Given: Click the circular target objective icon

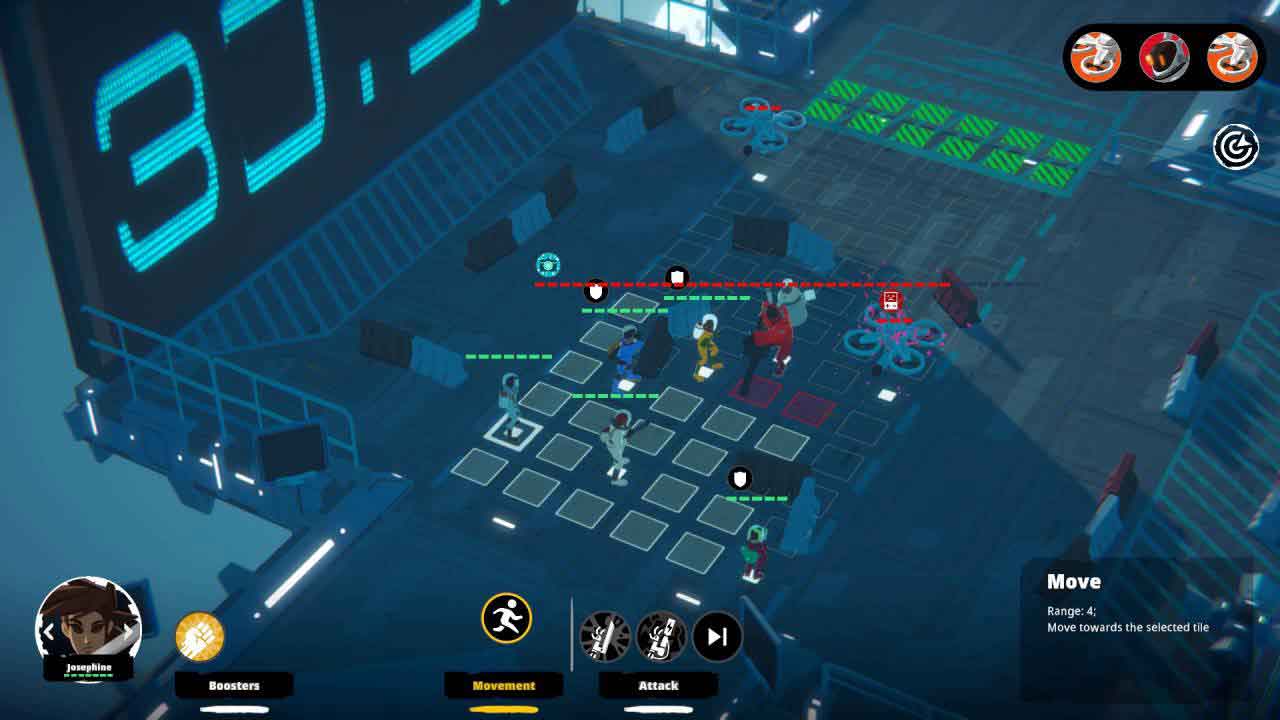Looking at the screenshot, I should [1236, 147].
